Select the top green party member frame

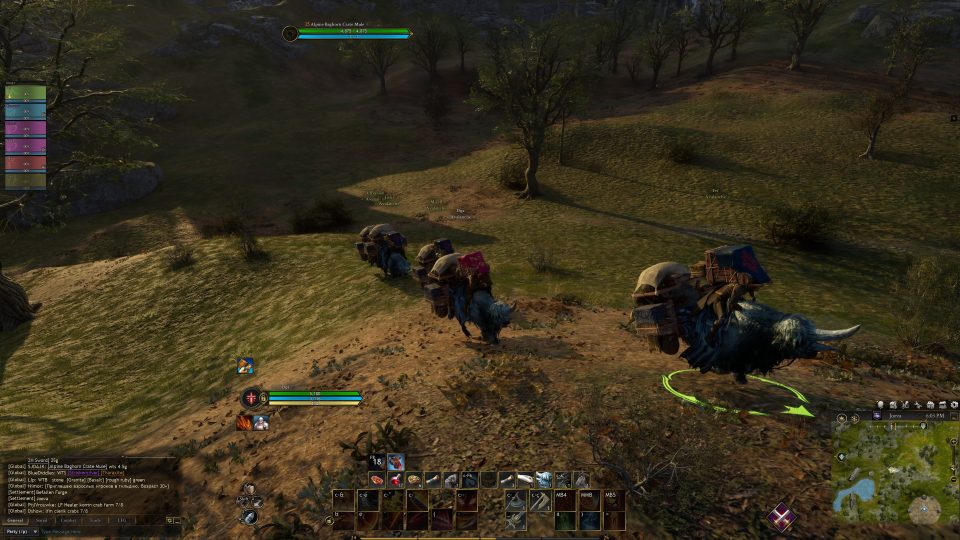(x=25, y=93)
